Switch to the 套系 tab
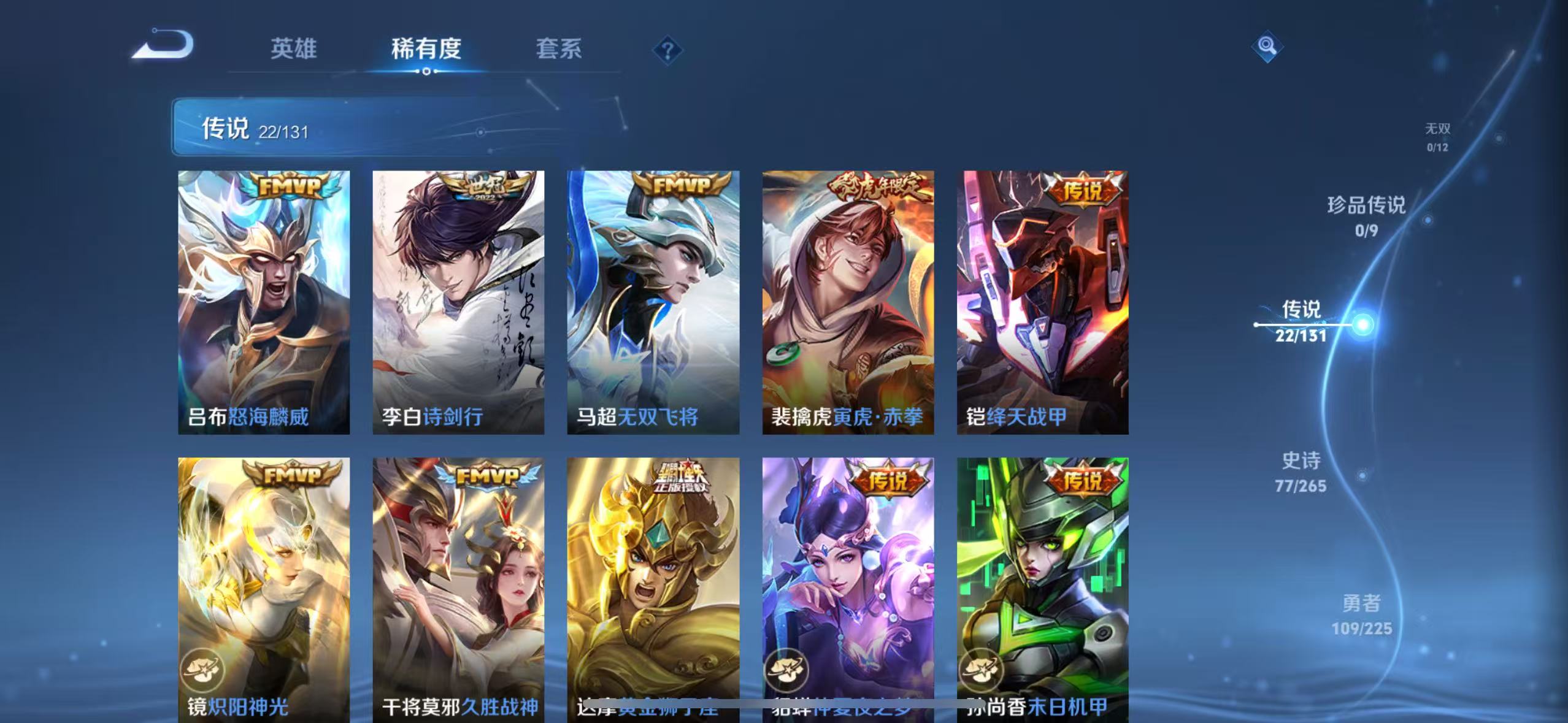The width and height of the screenshot is (1568, 723). coord(559,50)
